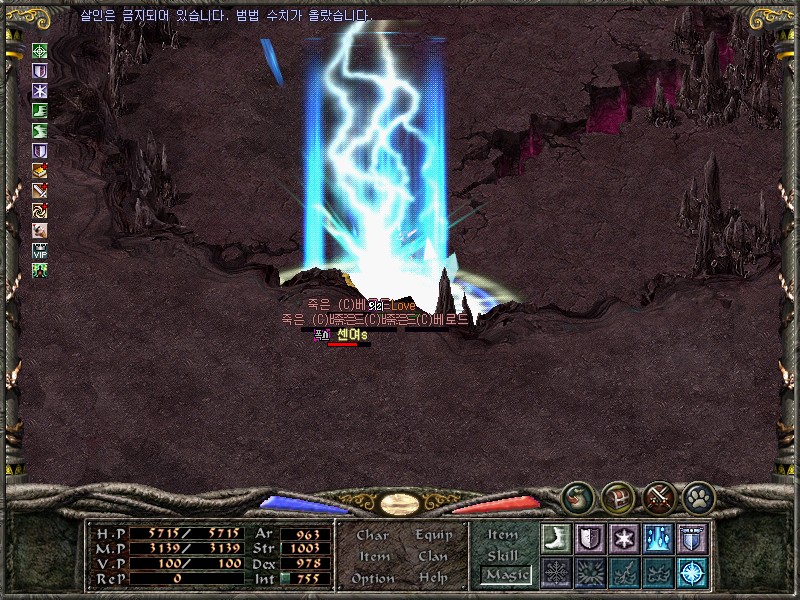Open the Char menu
The image size is (800, 600).
pyautogui.click(x=372, y=535)
